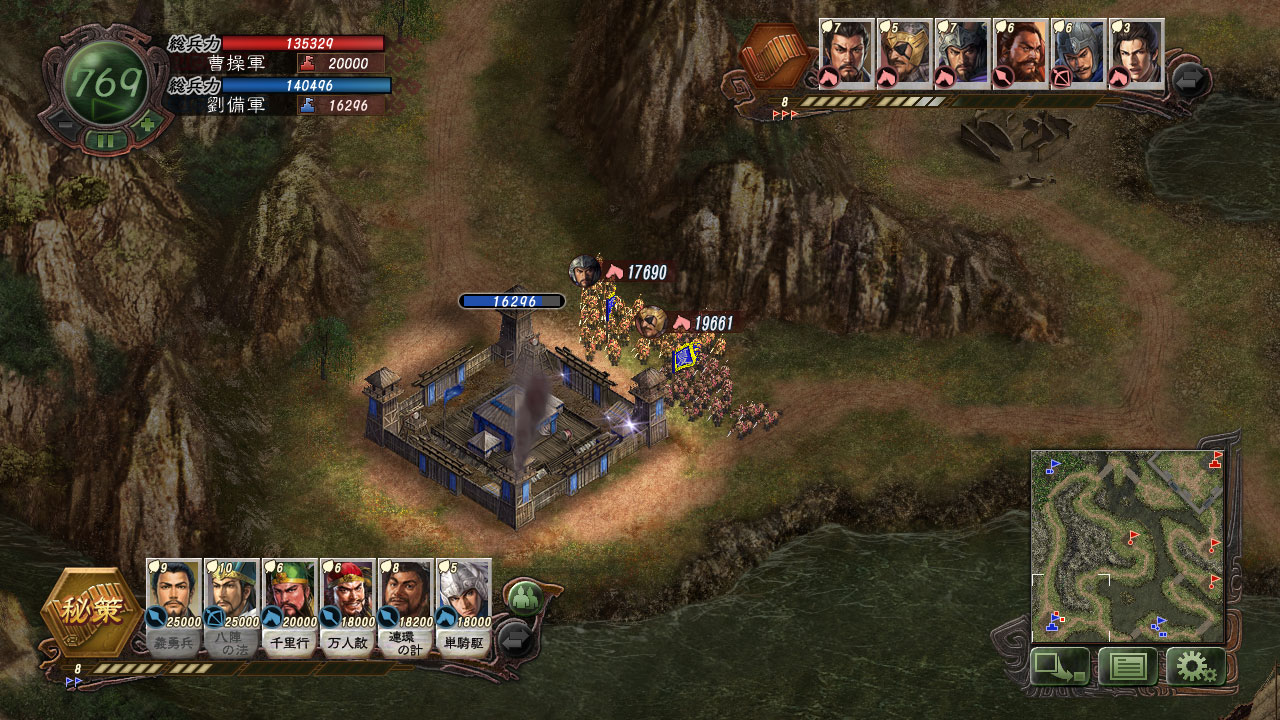Toggle the screen-shrink button below the minimap
Image resolution: width=1280 pixels, height=720 pixels.
pos(1059,666)
